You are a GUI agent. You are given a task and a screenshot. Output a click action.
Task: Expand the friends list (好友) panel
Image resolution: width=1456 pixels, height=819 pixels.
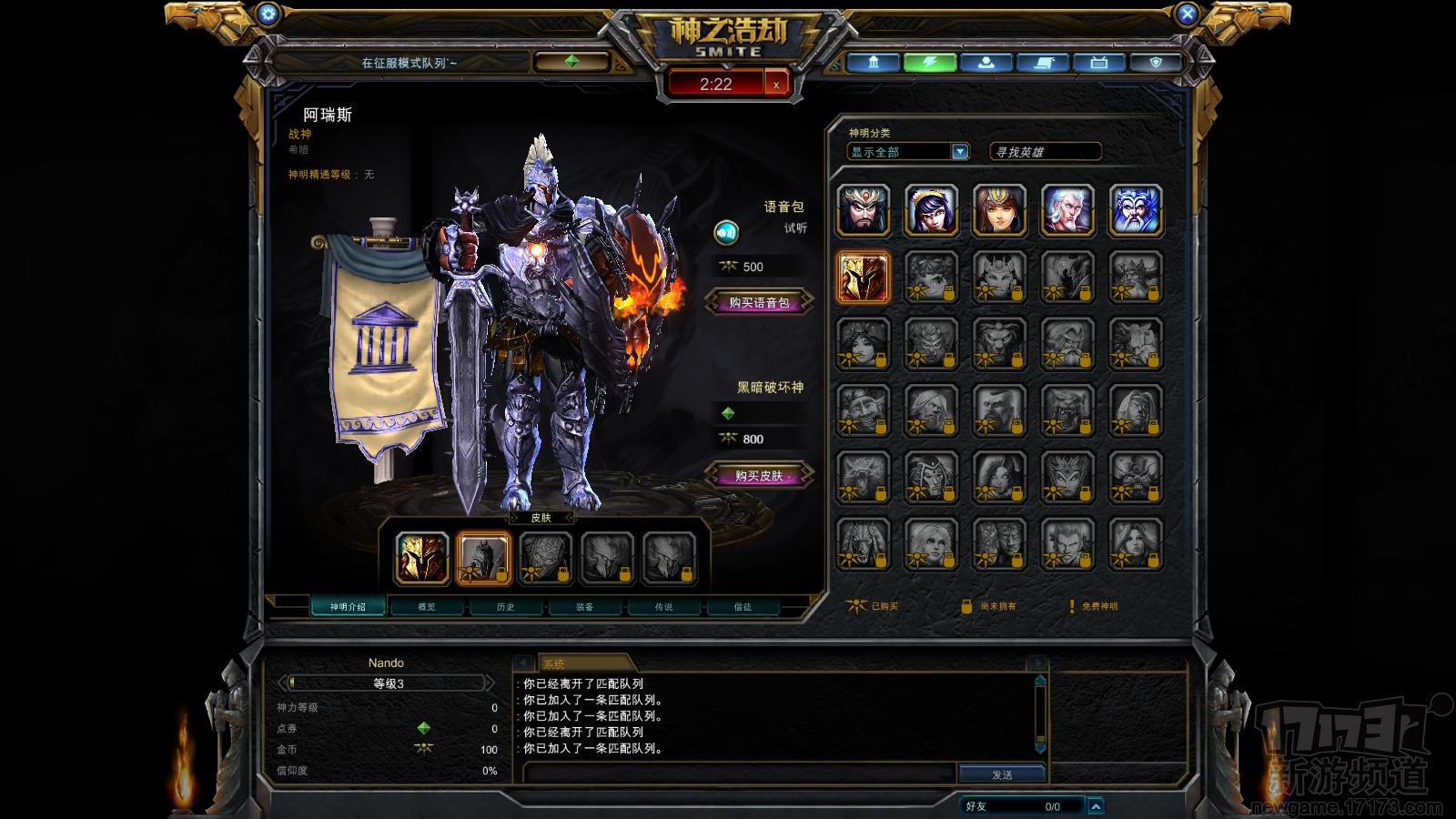1096,806
